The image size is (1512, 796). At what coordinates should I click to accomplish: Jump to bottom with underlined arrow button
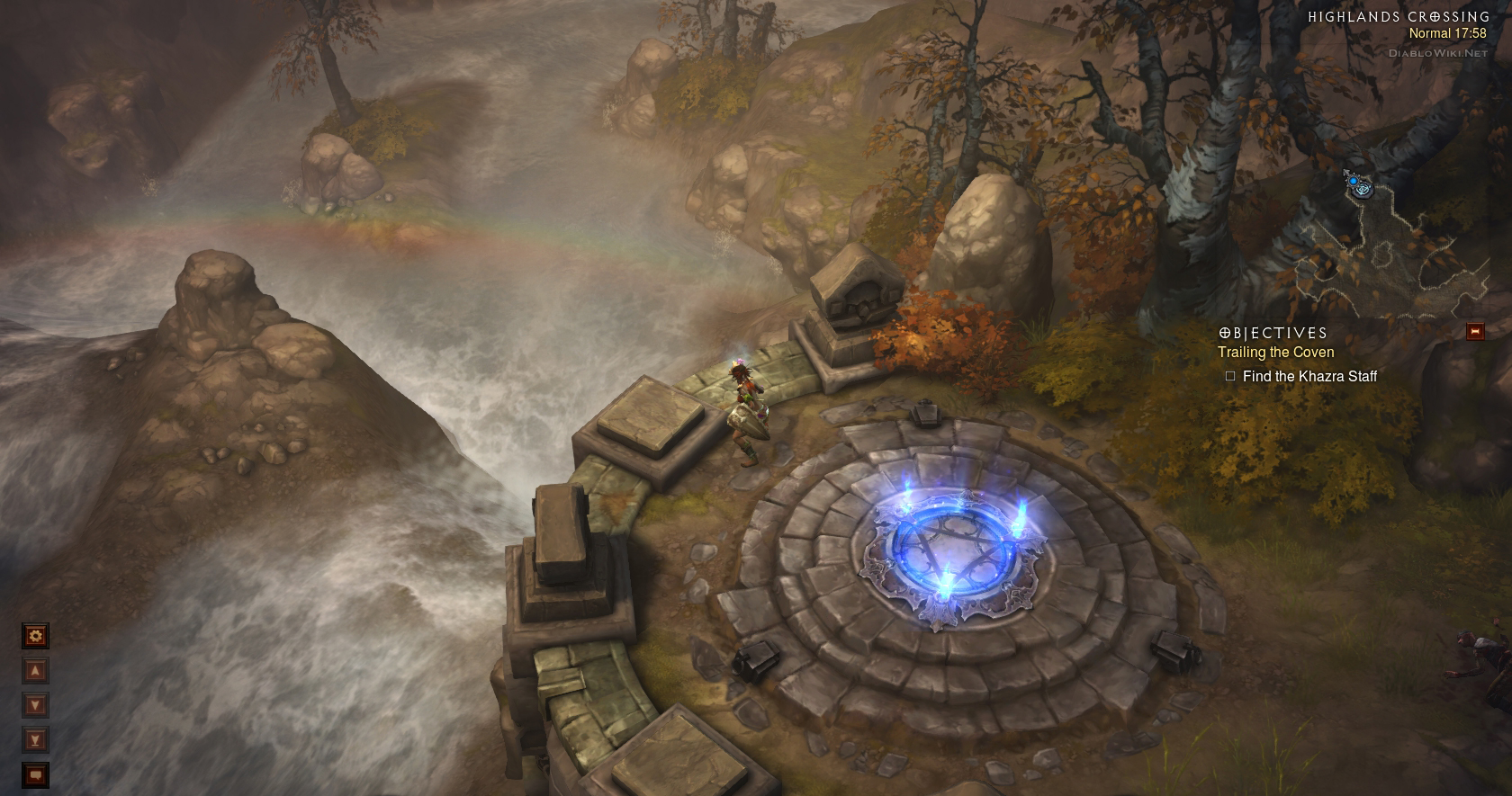(35, 739)
